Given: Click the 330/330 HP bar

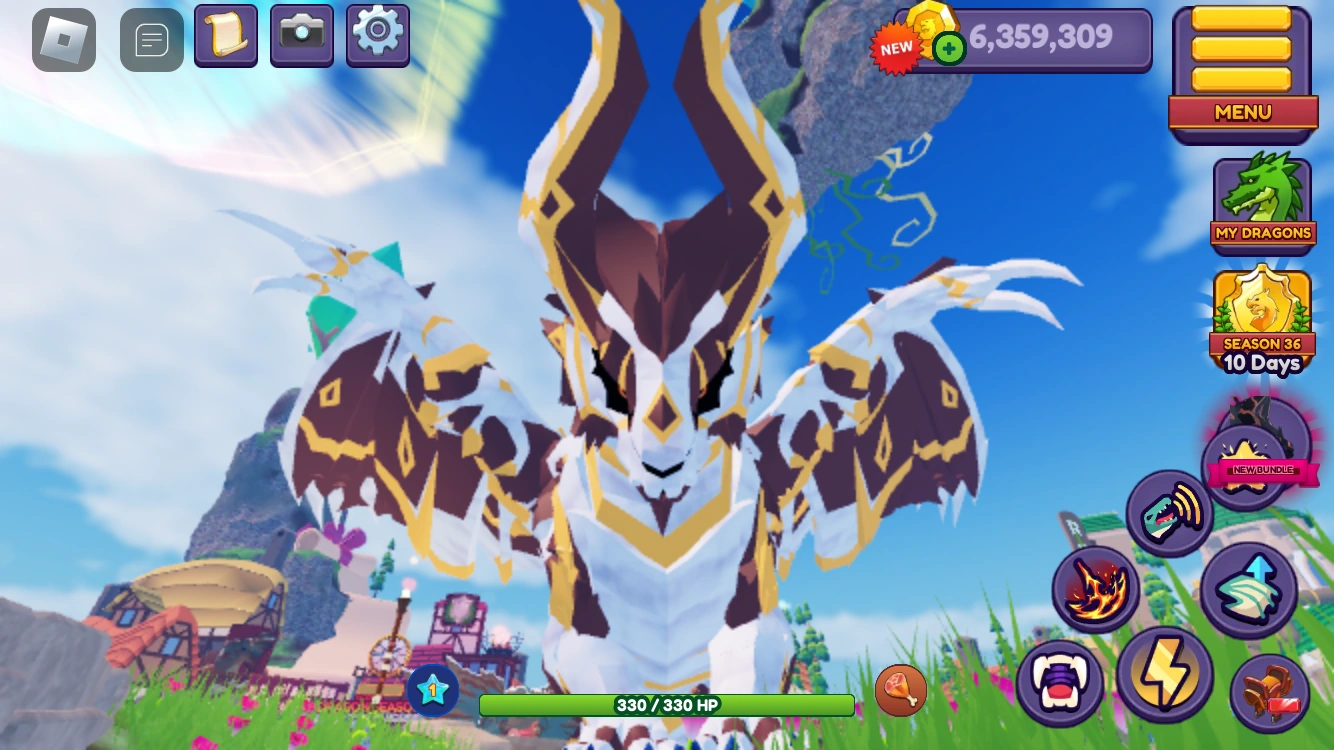Looking at the screenshot, I should (x=666, y=705).
